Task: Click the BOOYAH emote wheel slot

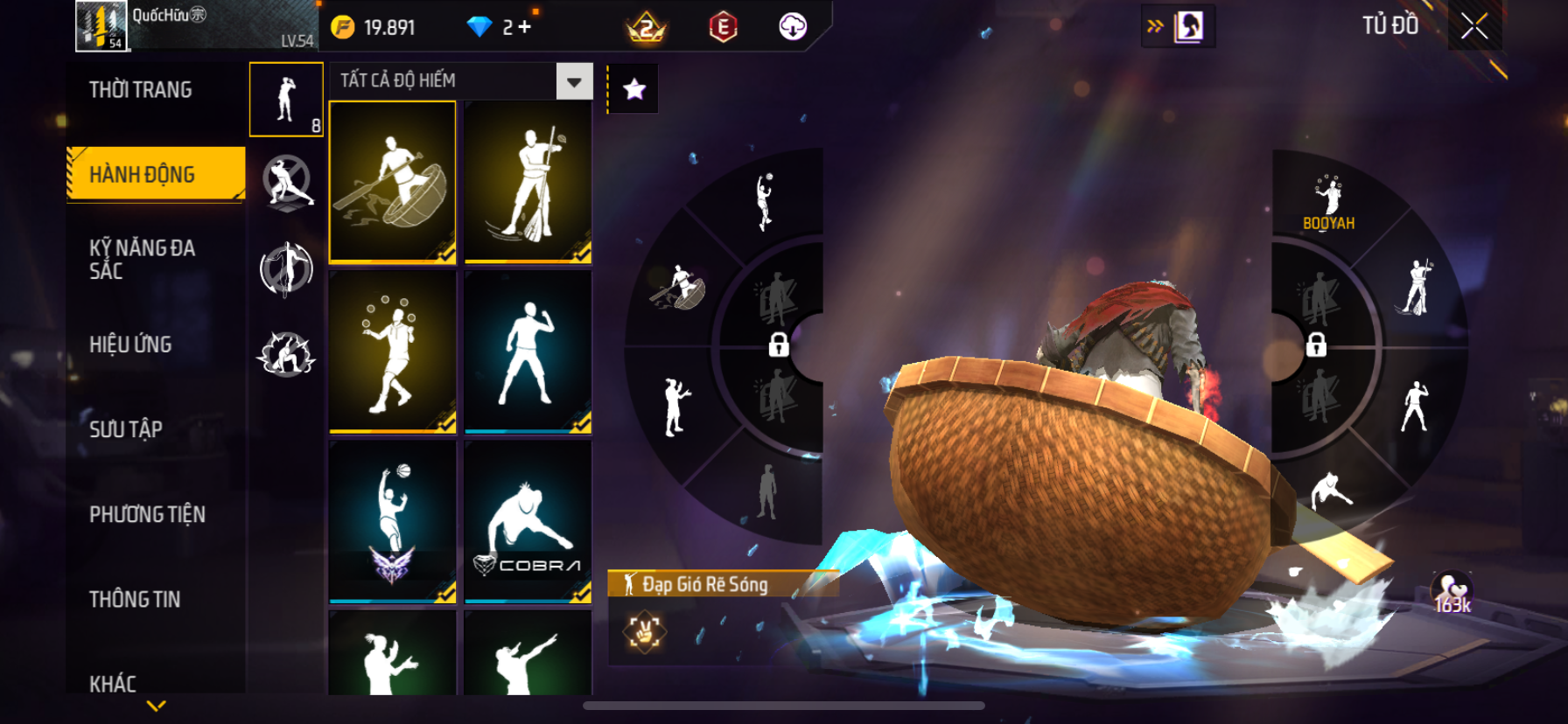Action: click(1328, 203)
